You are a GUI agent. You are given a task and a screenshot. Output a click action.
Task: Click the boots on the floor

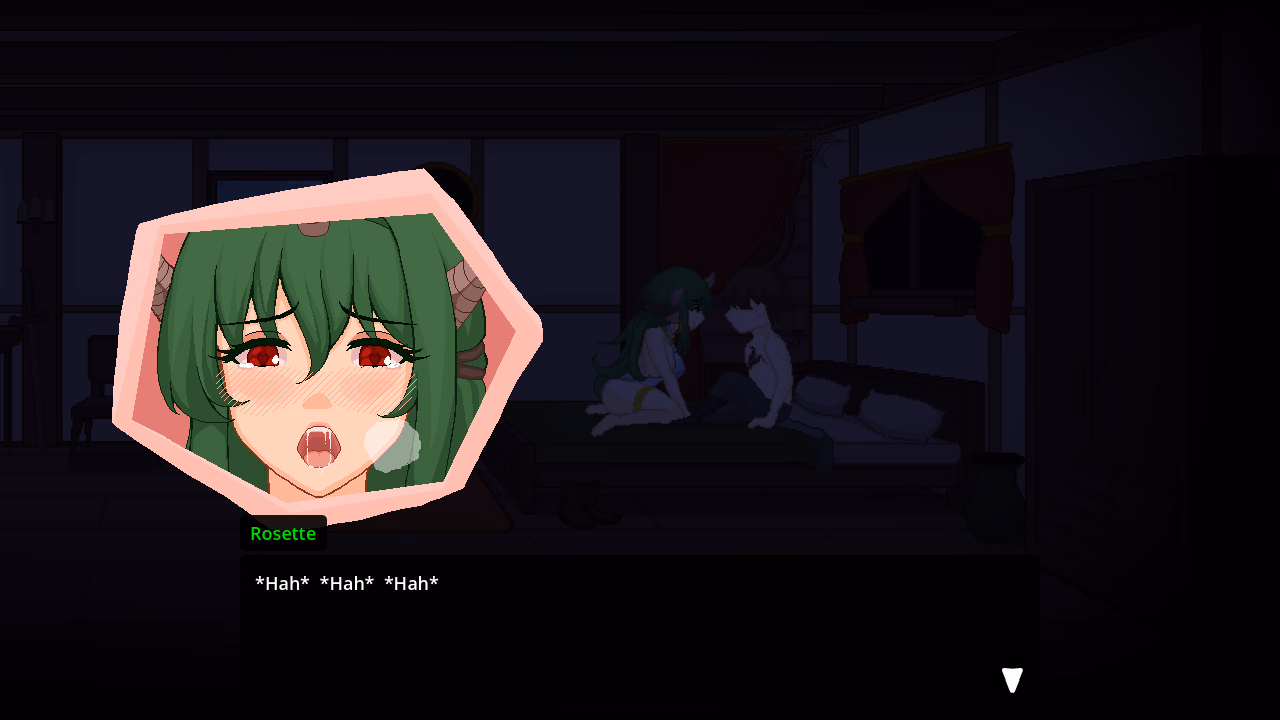click(x=590, y=505)
